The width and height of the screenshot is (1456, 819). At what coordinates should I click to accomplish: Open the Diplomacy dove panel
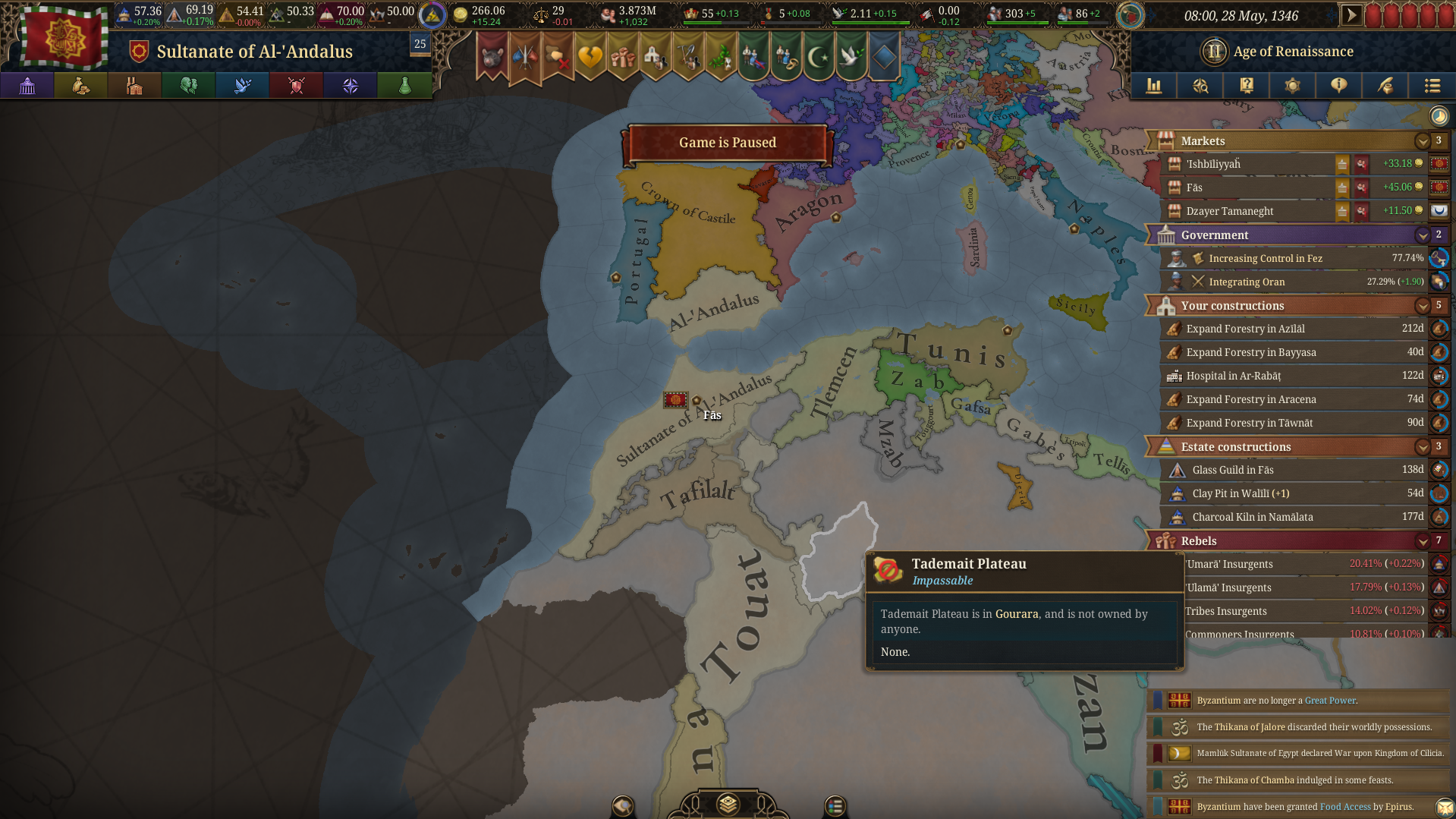point(242,86)
